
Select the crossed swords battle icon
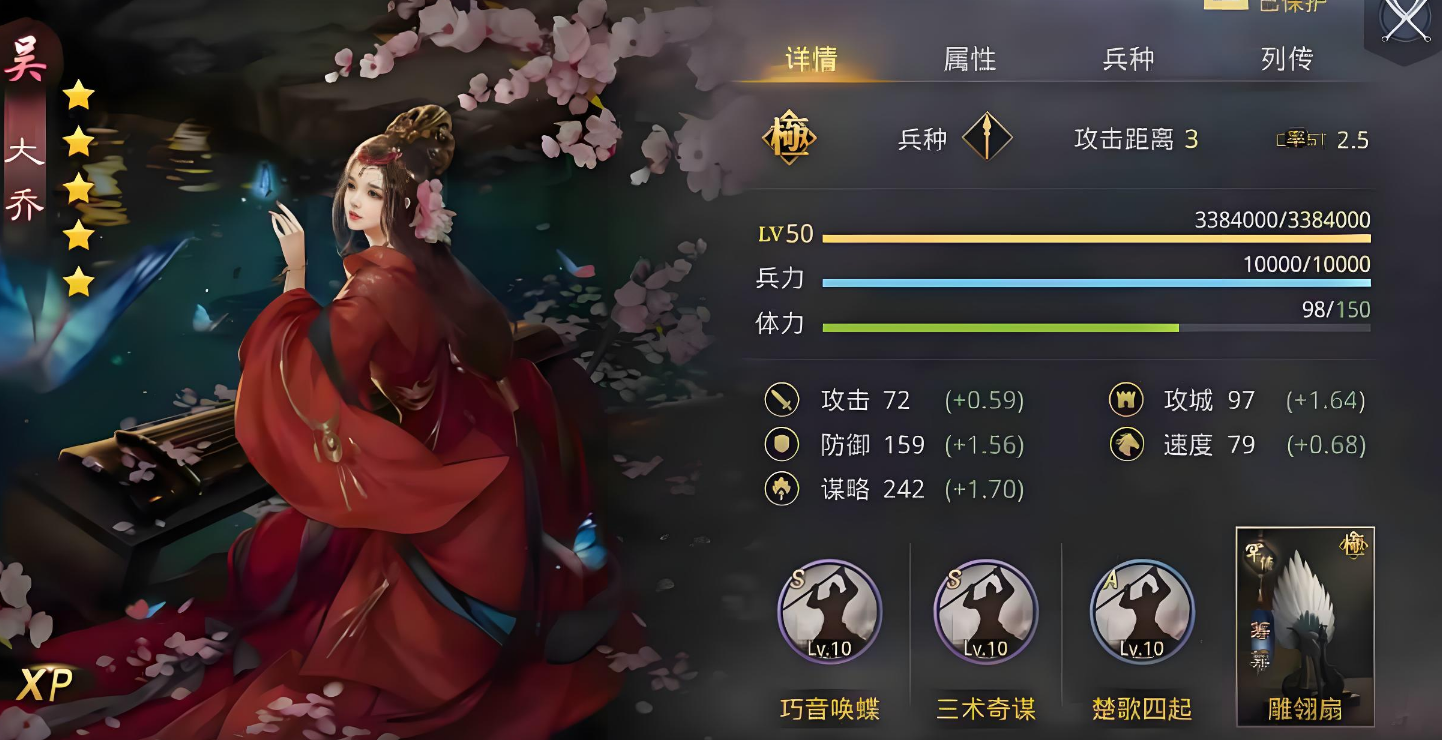1404,18
